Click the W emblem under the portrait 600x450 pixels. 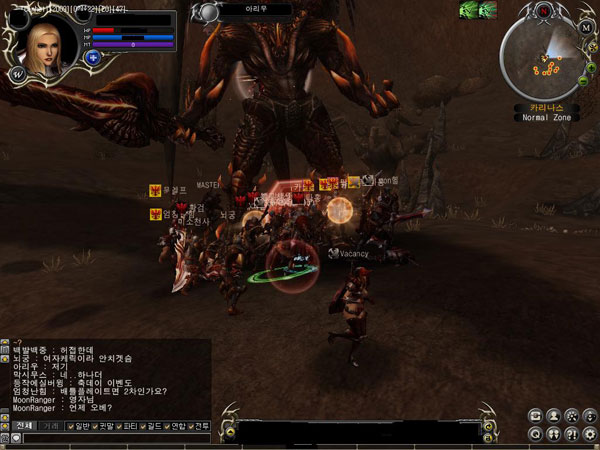click(17, 74)
